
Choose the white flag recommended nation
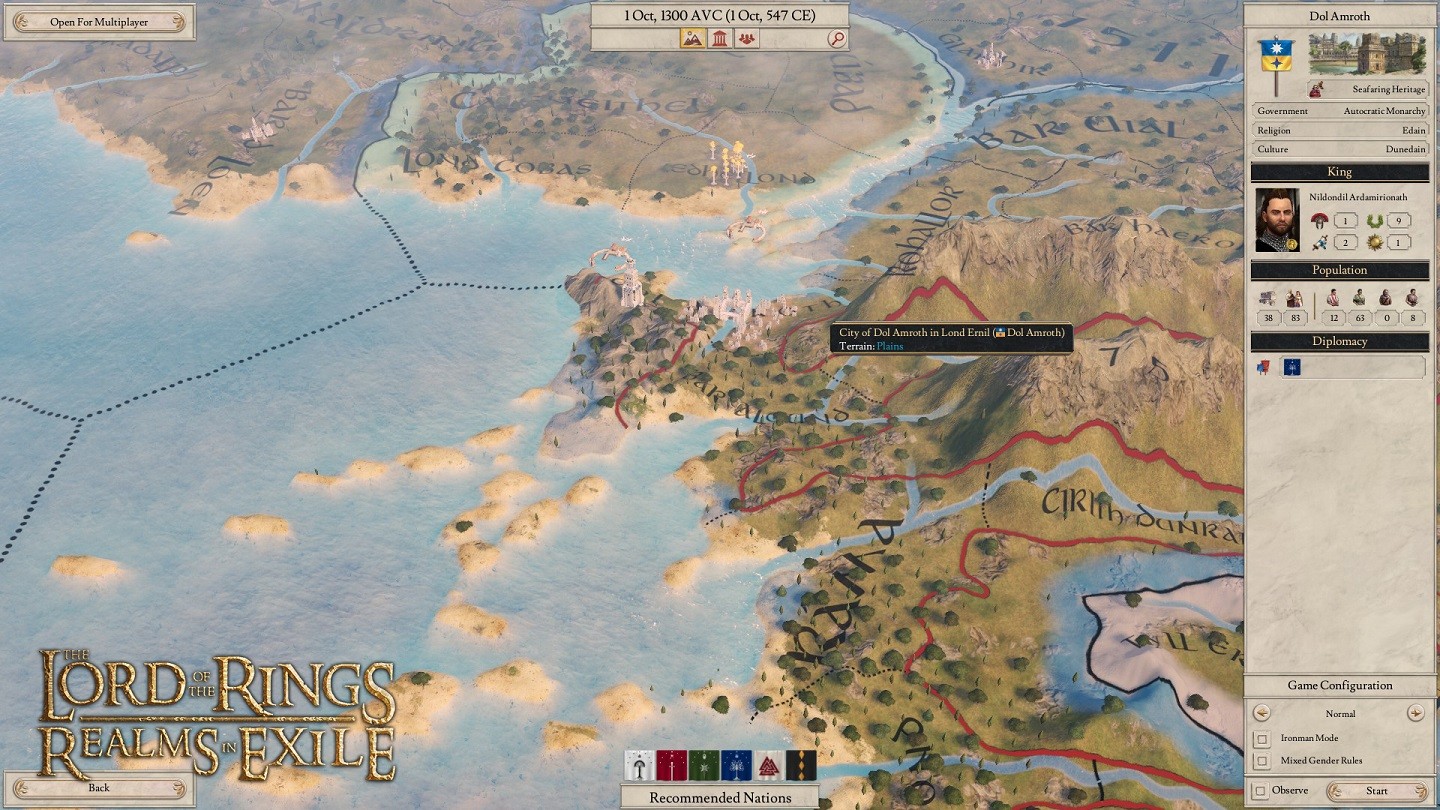[x=638, y=766]
